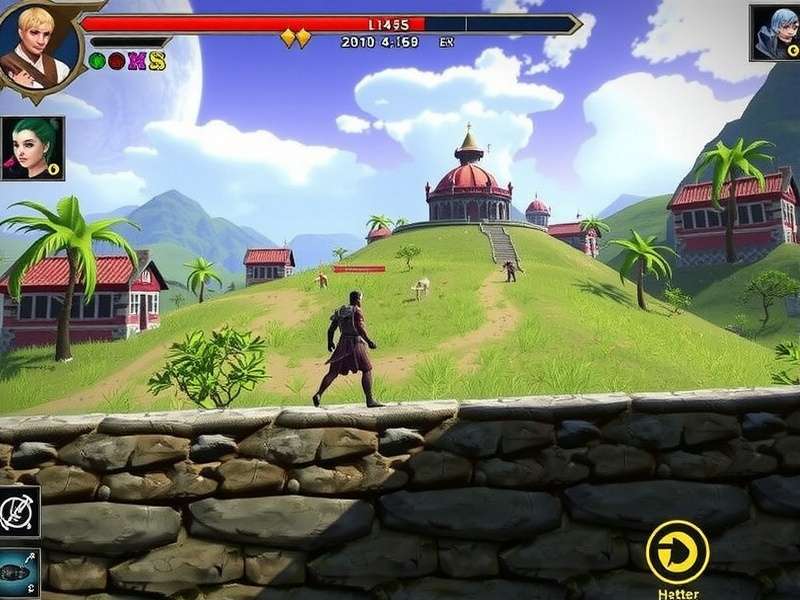This screenshot has height=600, width=800.
Task: Activate the dark red orb icon
Action: tap(116, 61)
